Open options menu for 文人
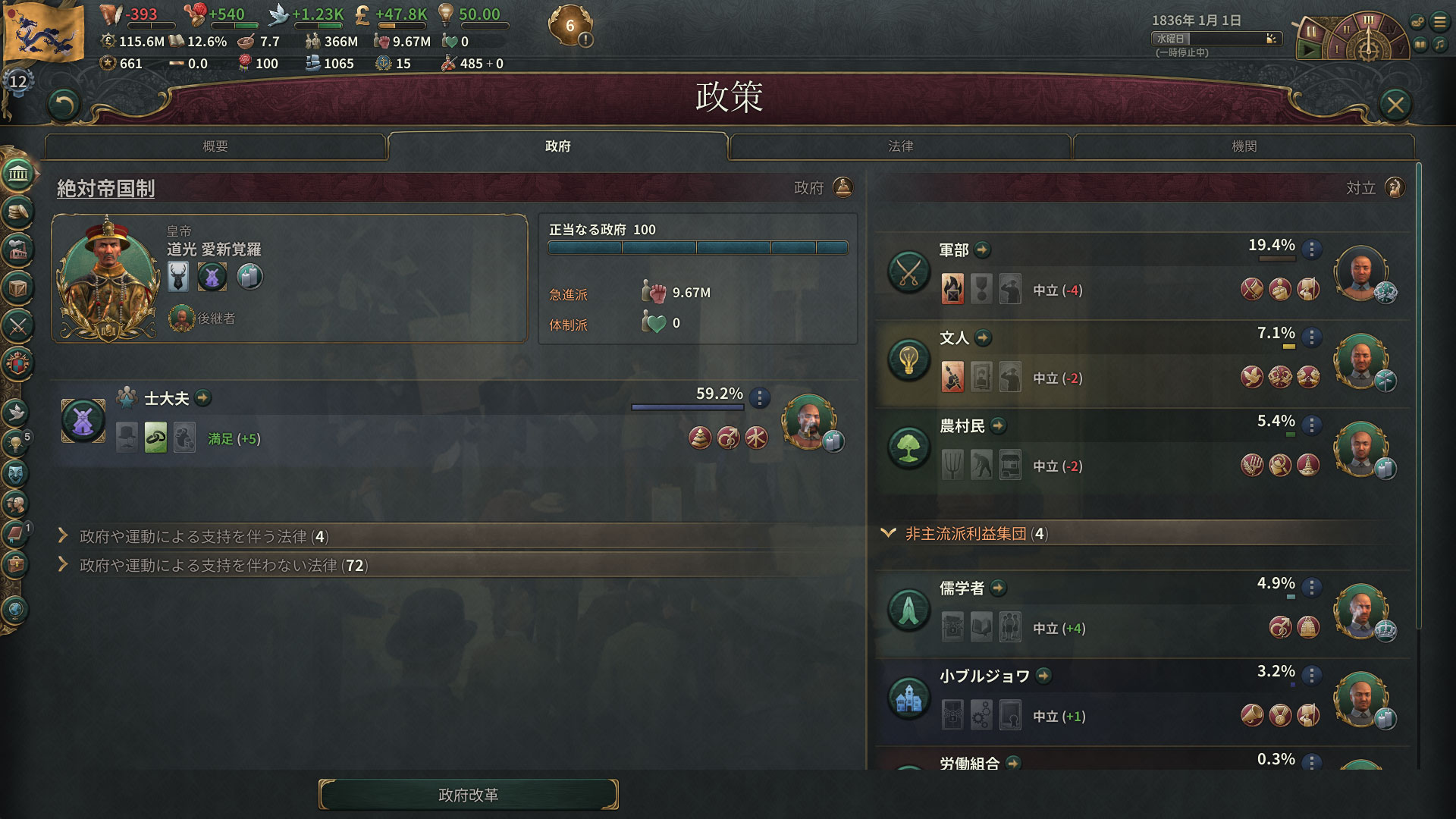 [1311, 337]
